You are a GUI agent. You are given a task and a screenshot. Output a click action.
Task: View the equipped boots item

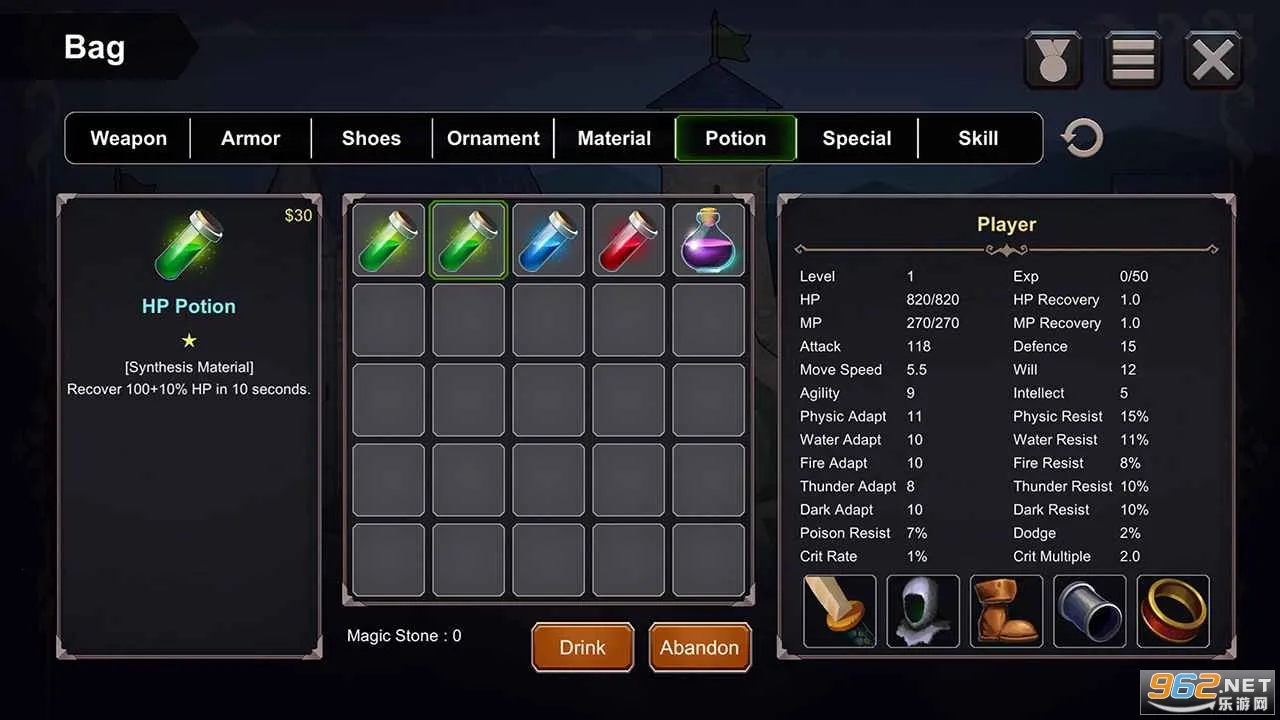(x=1006, y=611)
